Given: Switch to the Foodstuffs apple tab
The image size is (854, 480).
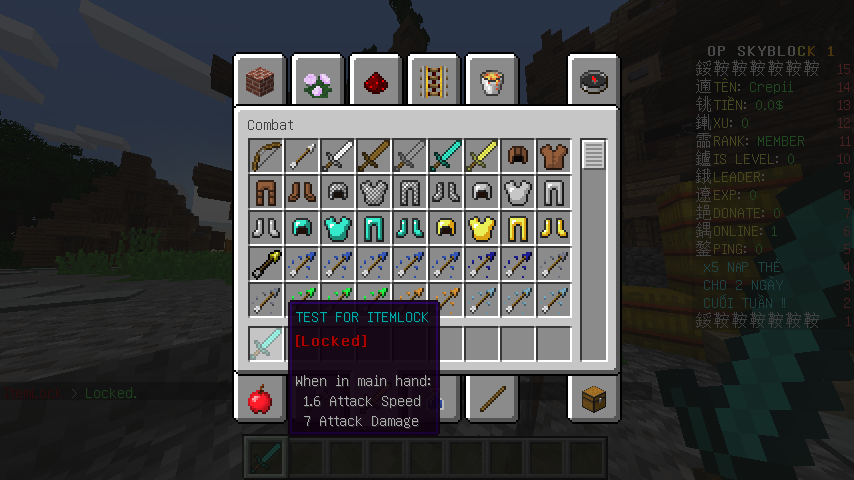Looking at the screenshot, I should [x=260, y=400].
